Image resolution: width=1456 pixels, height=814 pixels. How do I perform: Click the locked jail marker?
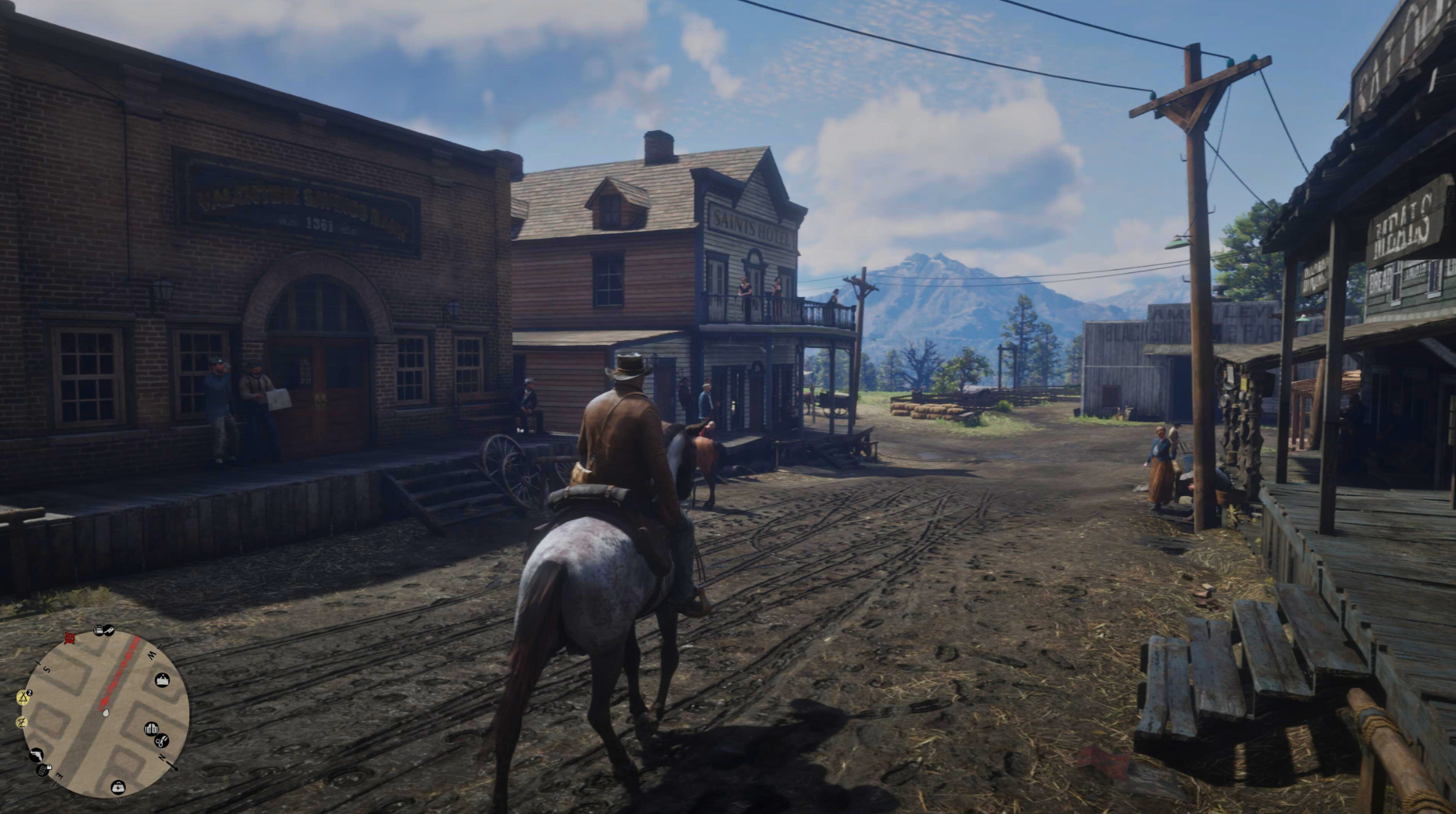click(44, 770)
